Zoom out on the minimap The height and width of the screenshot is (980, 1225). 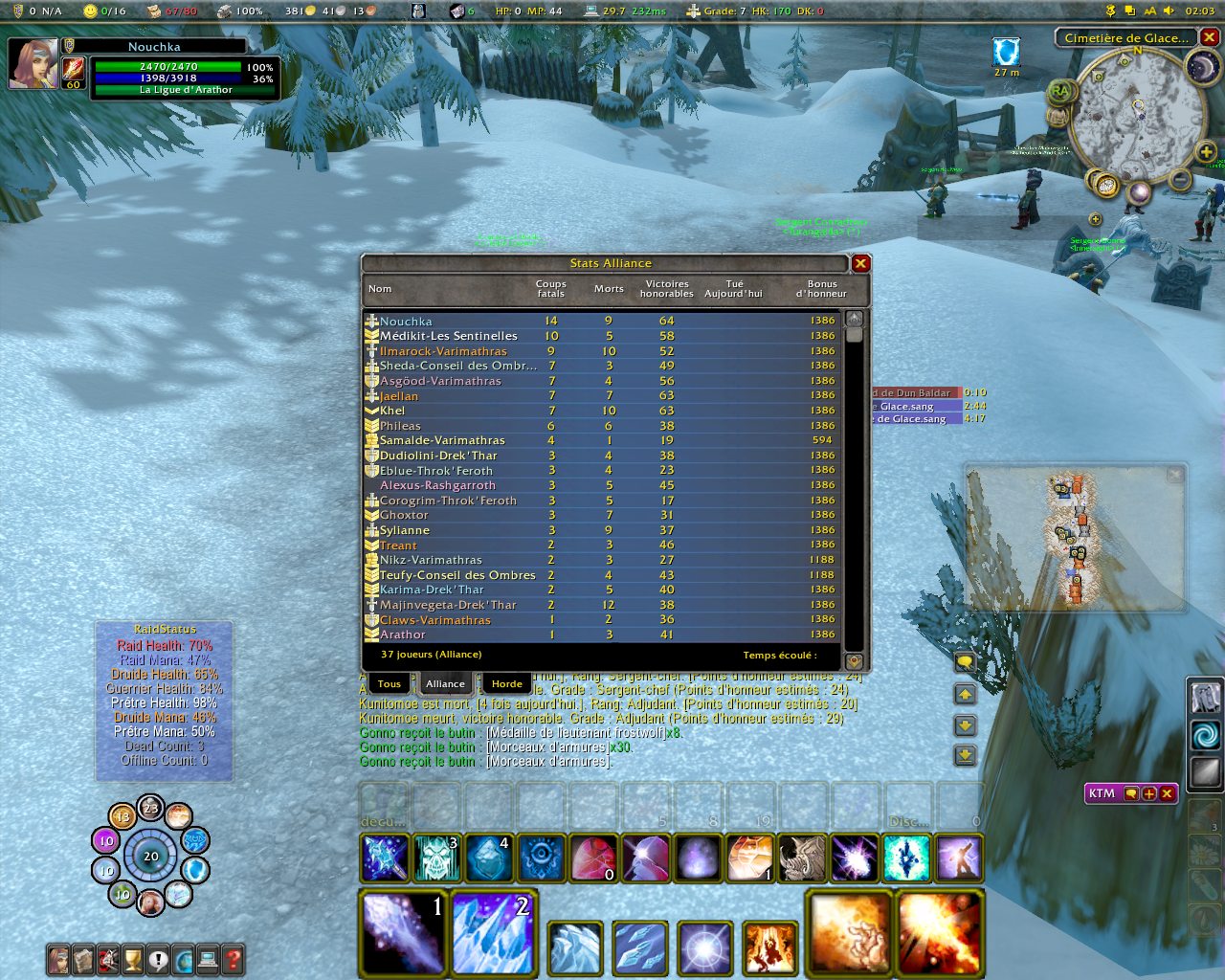[1181, 179]
